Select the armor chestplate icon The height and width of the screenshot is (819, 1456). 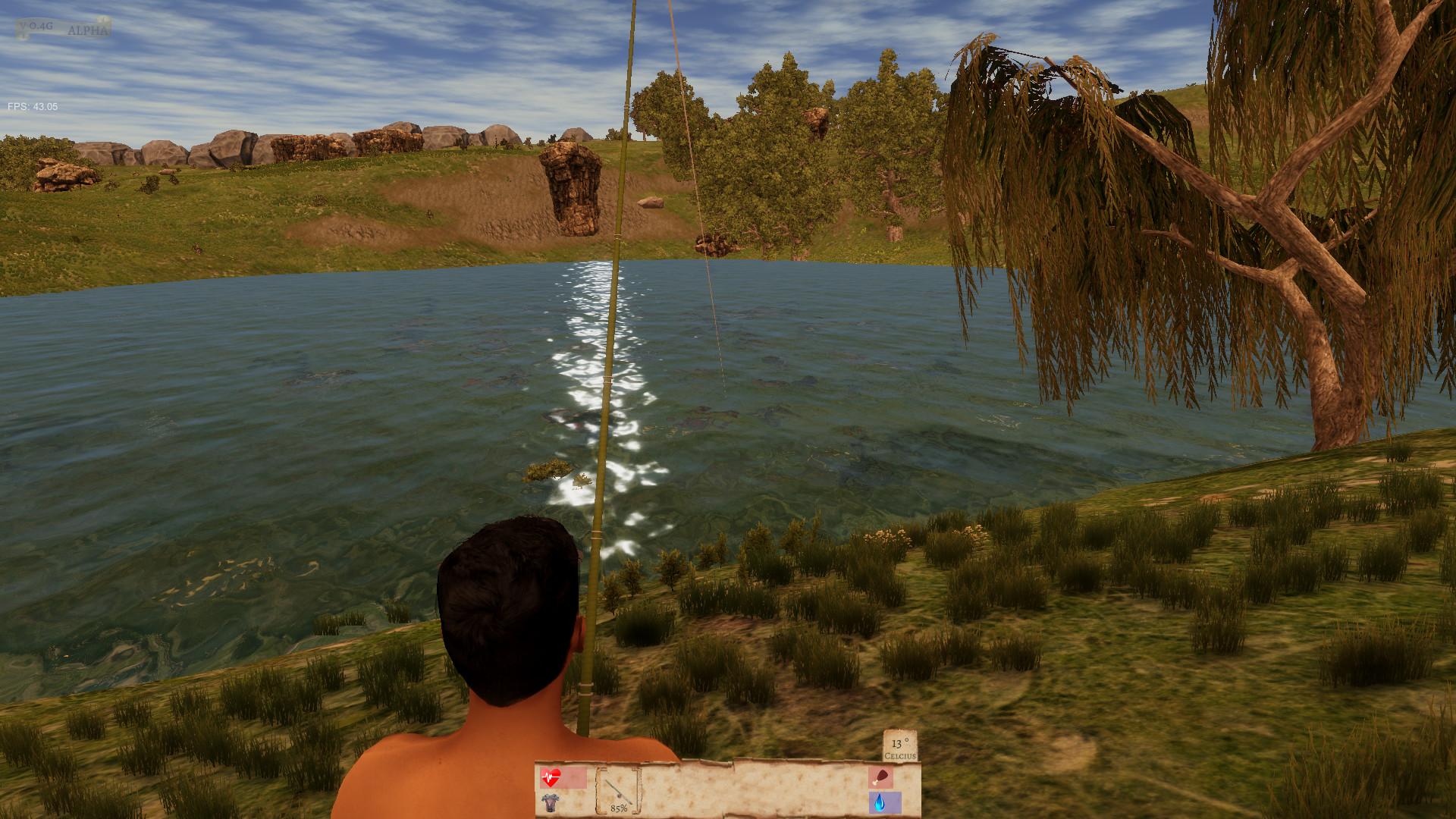pos(551,802)
